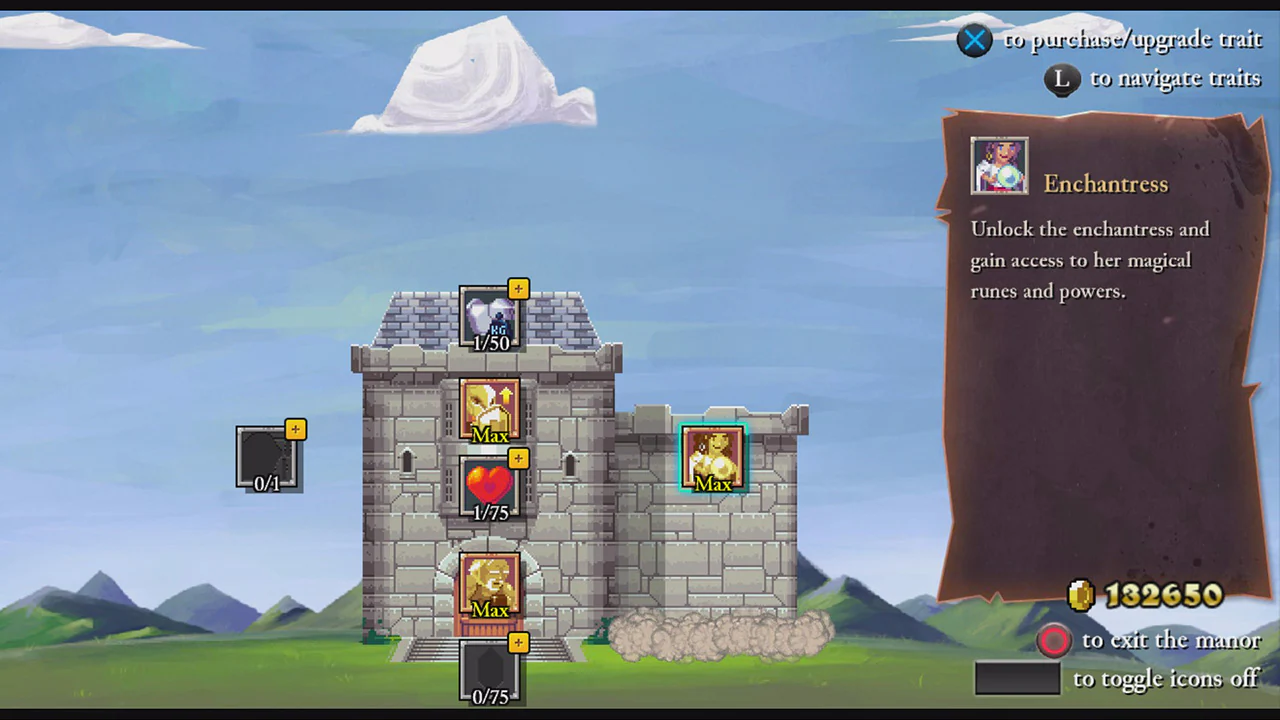The width and height of the screenshot is (1280, 720).
Task: Click the Enchantress title in the parchment panel
Action: point(1106,184)
